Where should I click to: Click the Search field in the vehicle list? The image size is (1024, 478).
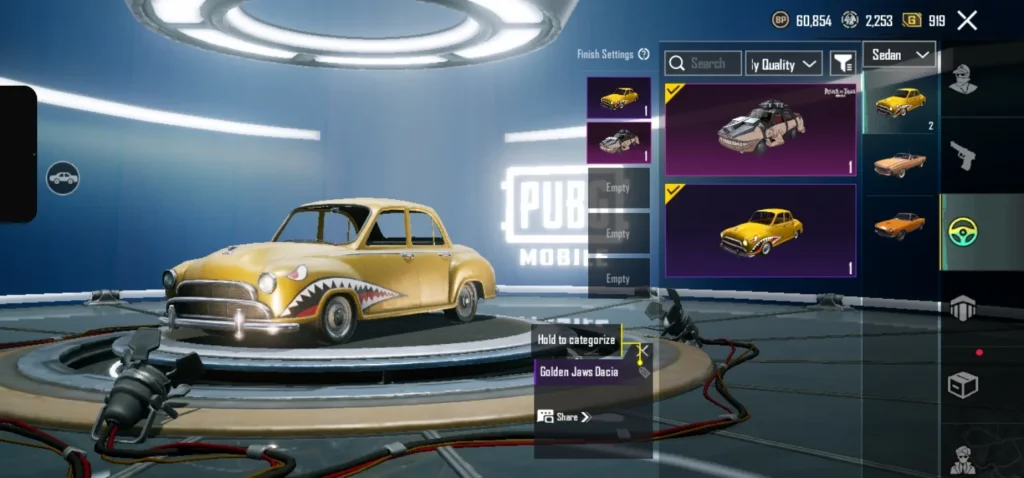pyautogui.click(x=704, y=64)
